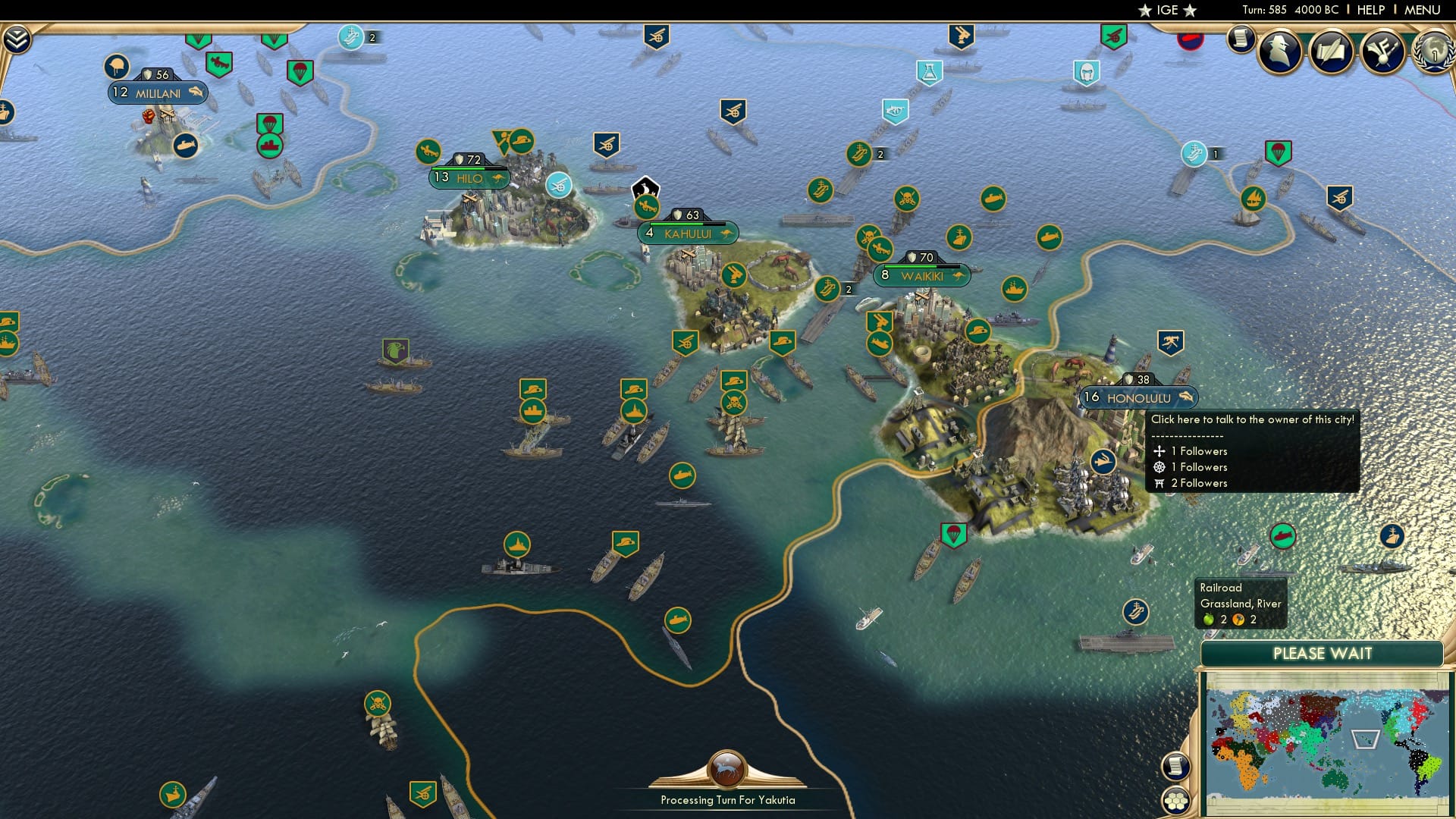
Task: Open the Espionage overview spy icon
Action: (x=1279, y=51)
